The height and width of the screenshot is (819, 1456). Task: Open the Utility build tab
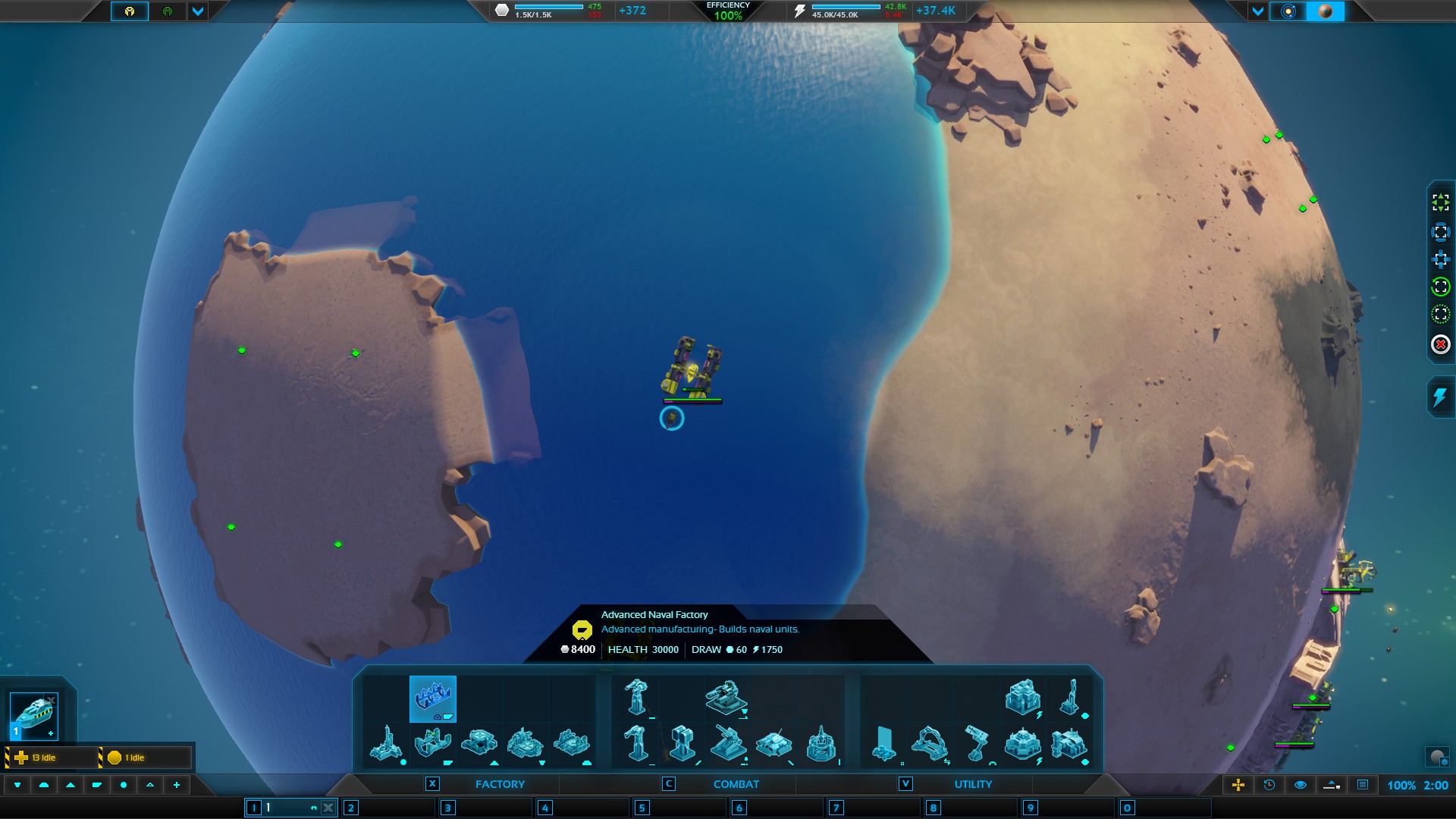[972, 784]
